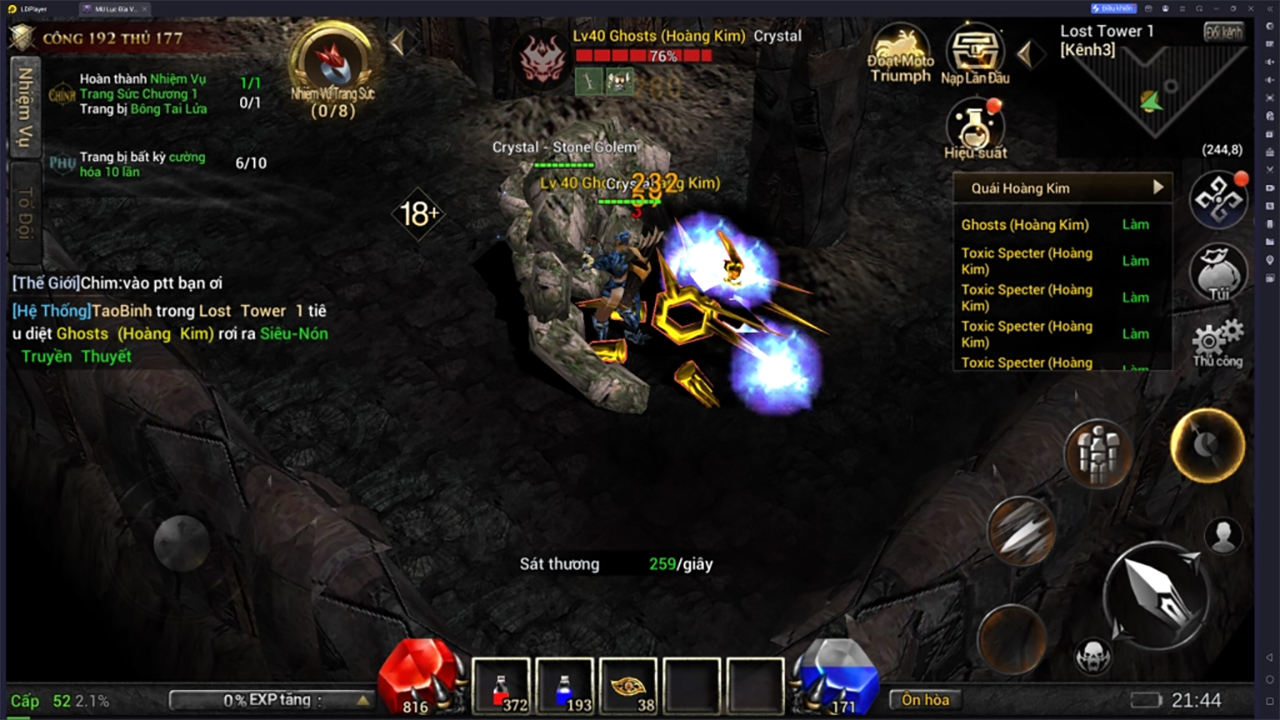
Task: Switch to the Tổ Đội party tab
Action: [x=24, y=213]
